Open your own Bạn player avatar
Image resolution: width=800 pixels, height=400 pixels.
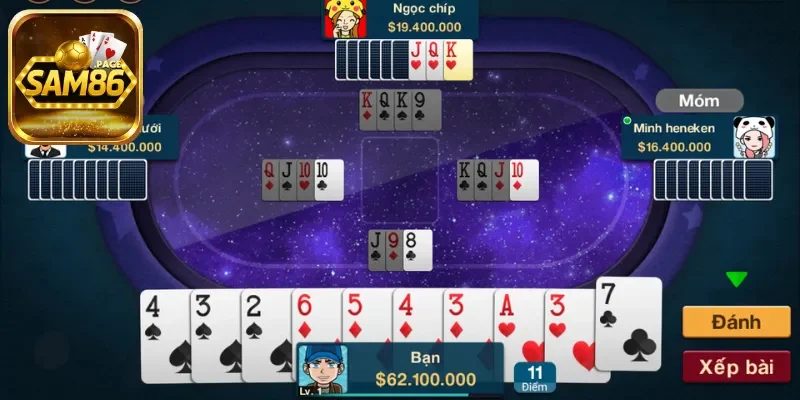319,366
